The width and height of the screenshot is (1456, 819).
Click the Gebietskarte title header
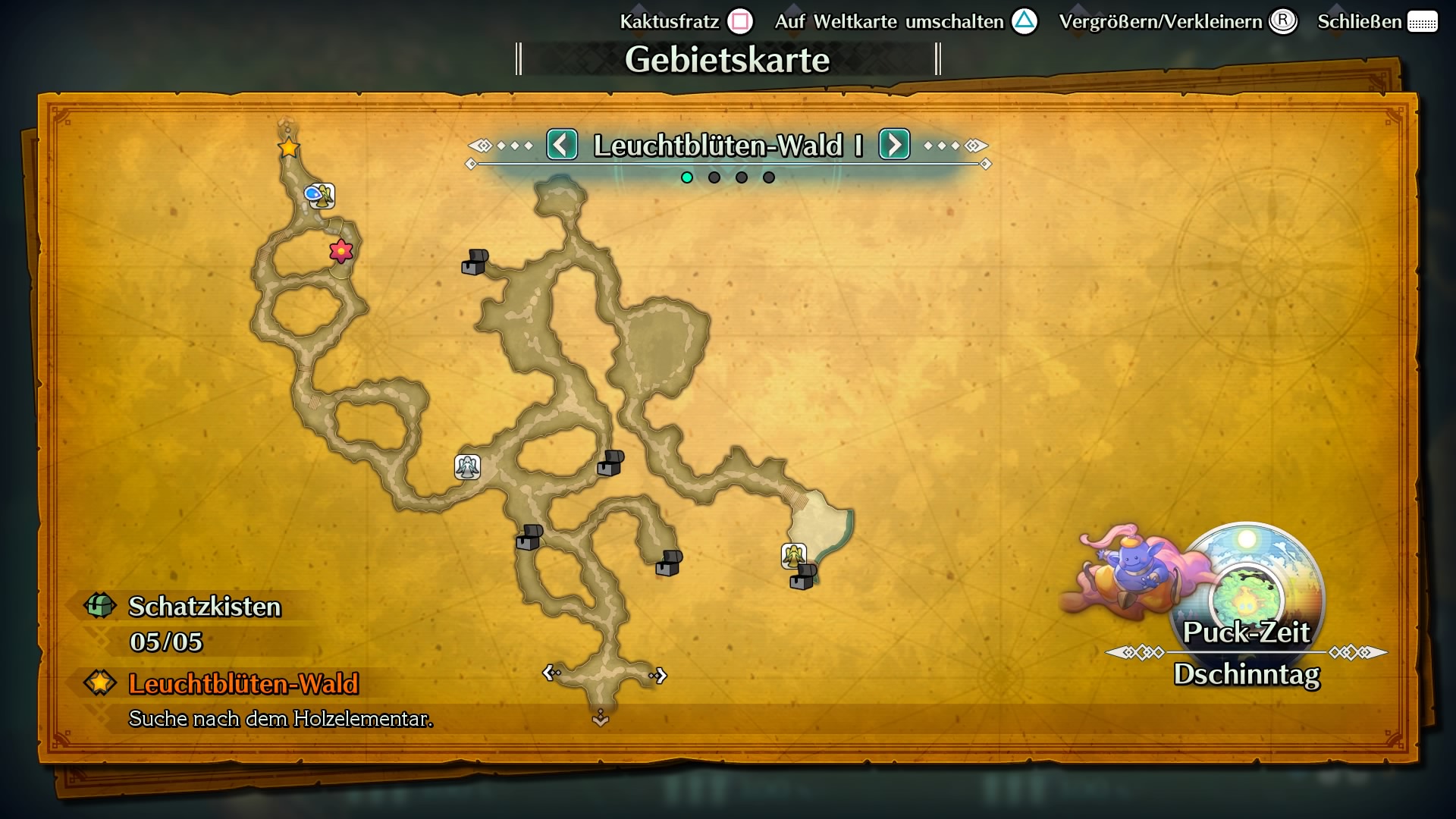(x=728, y=59)
